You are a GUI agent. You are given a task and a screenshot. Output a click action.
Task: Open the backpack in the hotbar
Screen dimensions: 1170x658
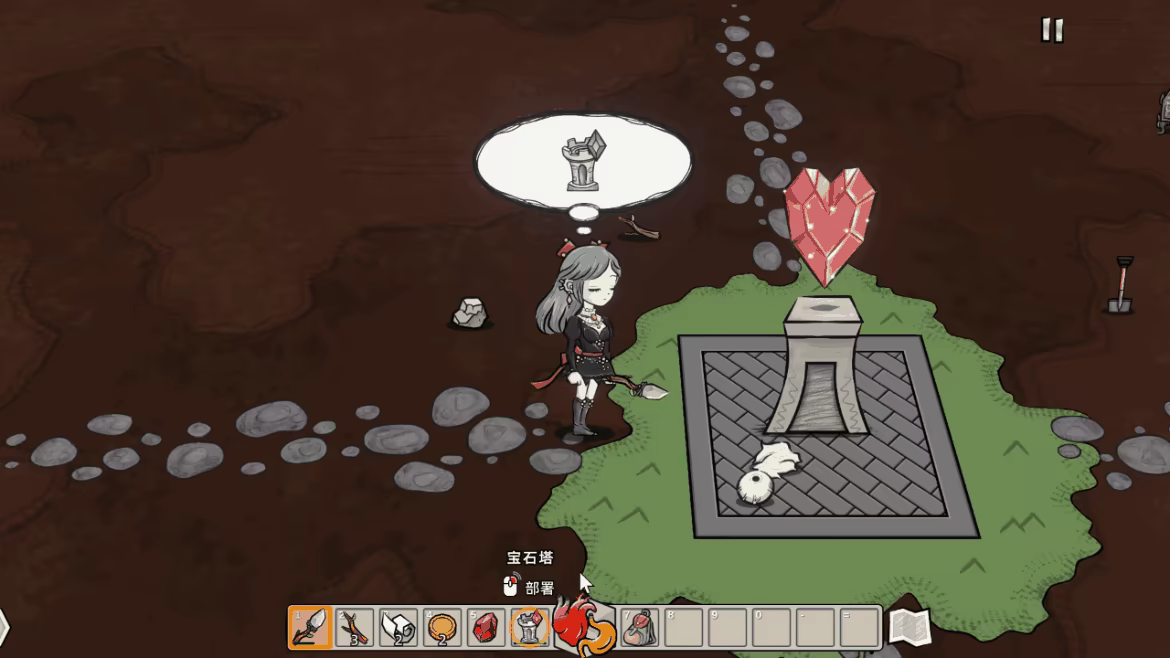(x=640, y=627)
